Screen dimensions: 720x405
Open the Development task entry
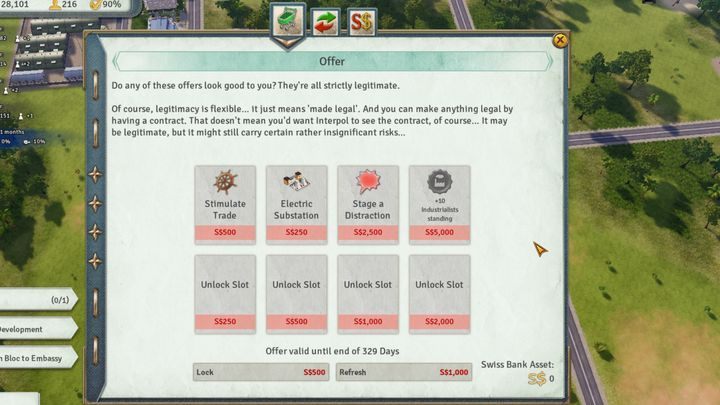[x=35, y=329]
